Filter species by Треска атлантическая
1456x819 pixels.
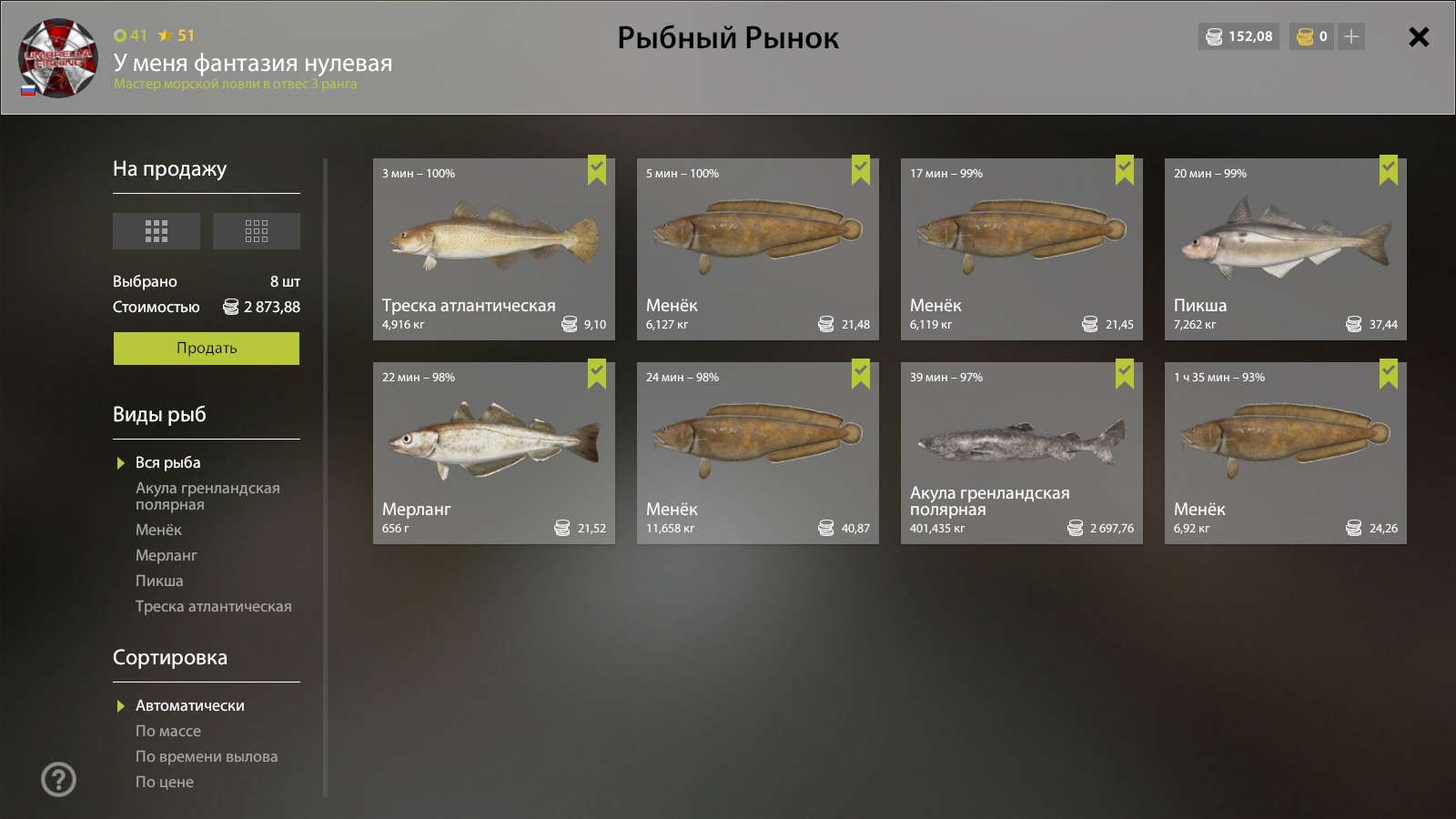point(213,606)
